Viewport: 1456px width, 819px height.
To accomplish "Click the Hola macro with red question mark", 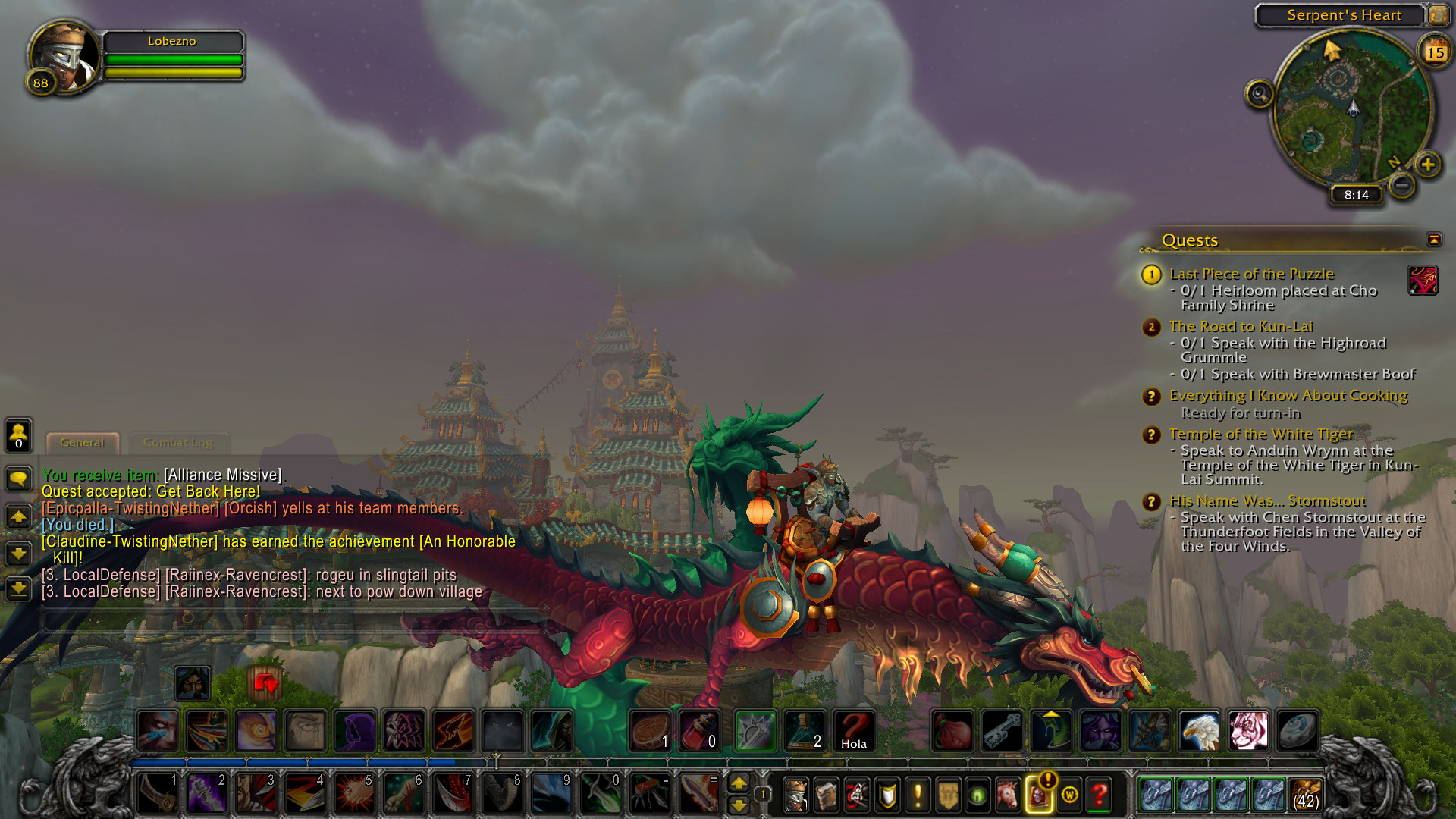I will (853, 731).
